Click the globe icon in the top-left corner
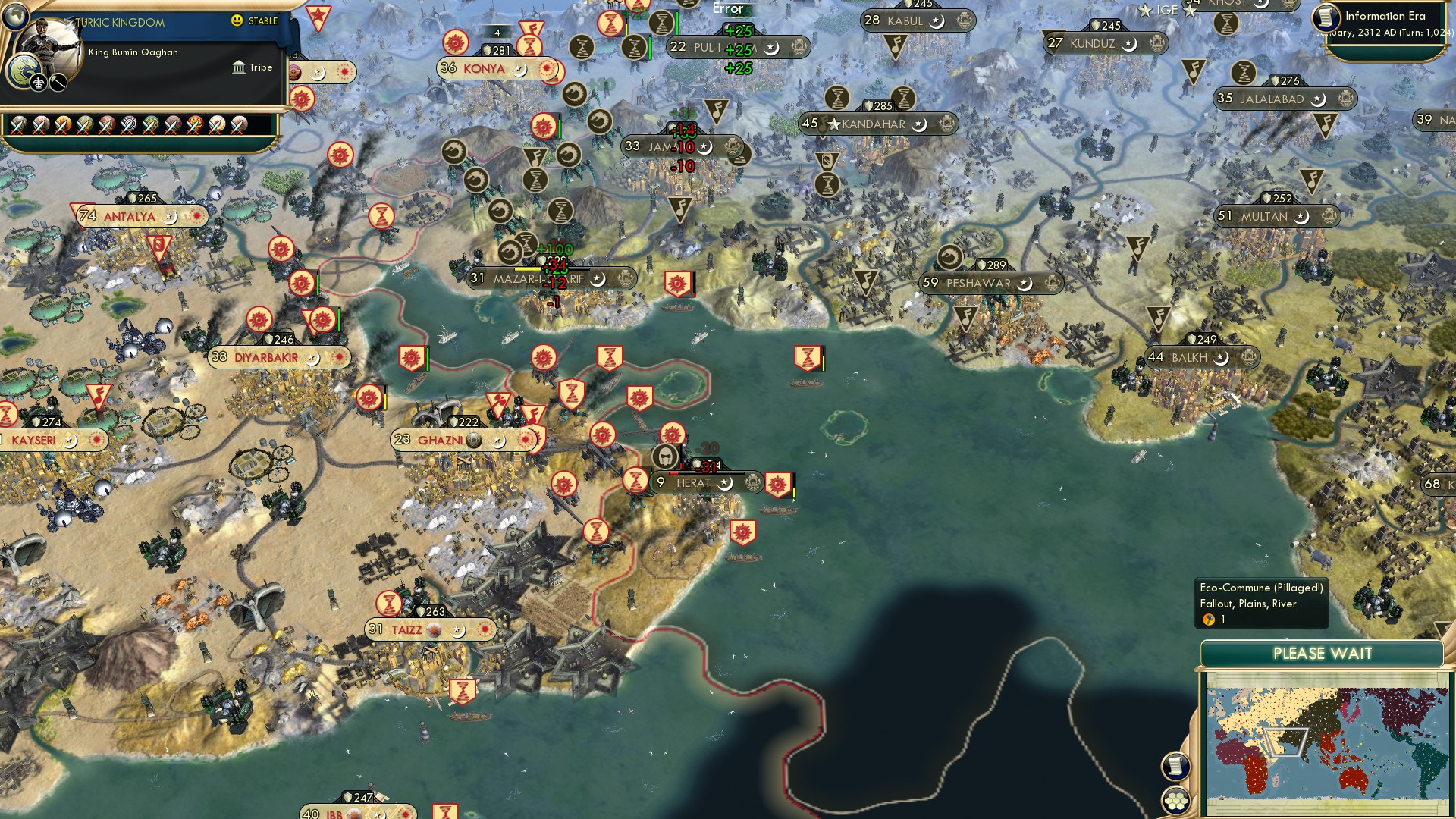The image size is (1456, 819). coord(15,17)
